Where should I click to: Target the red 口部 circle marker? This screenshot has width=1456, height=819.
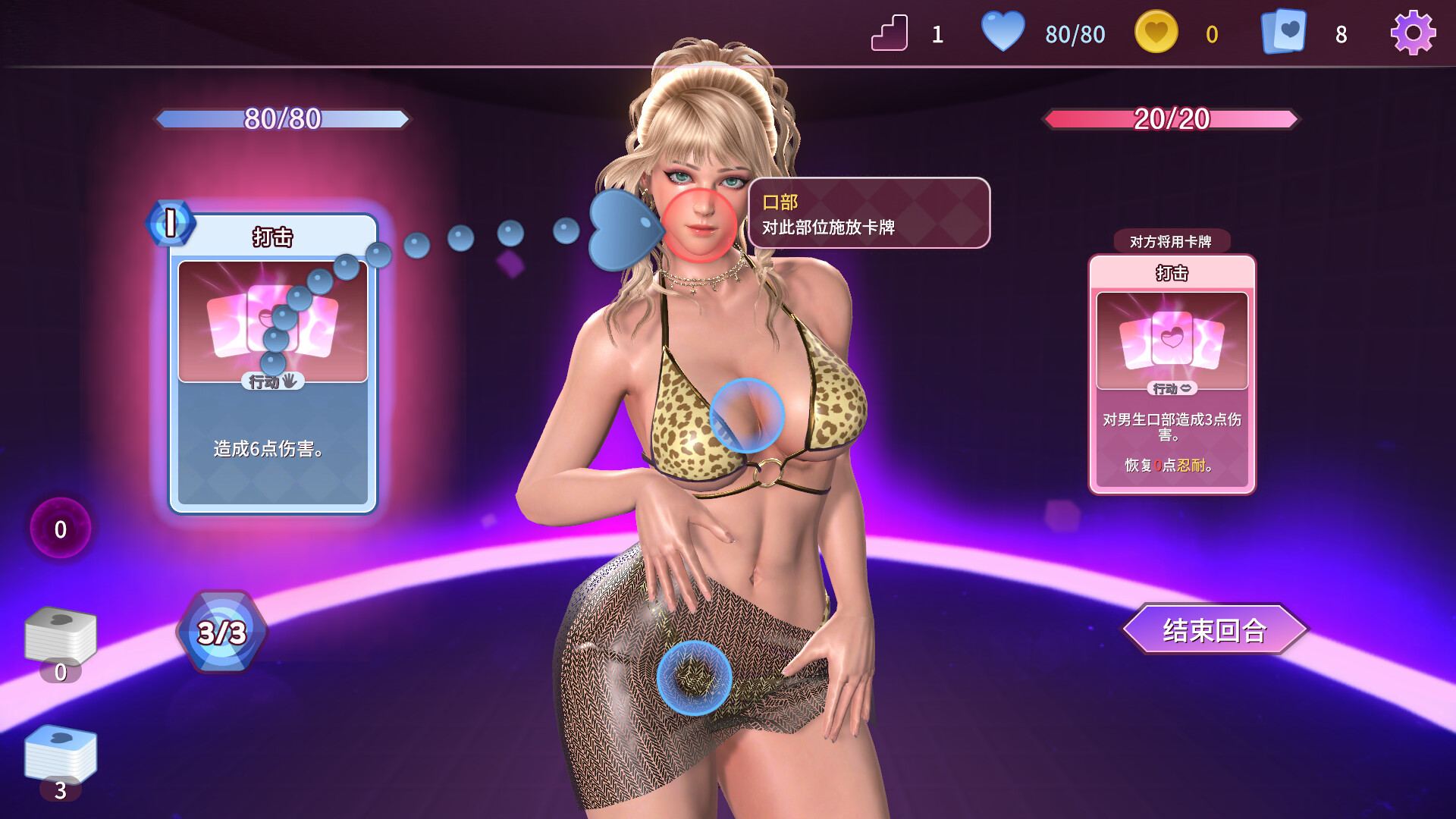point(699,225)
